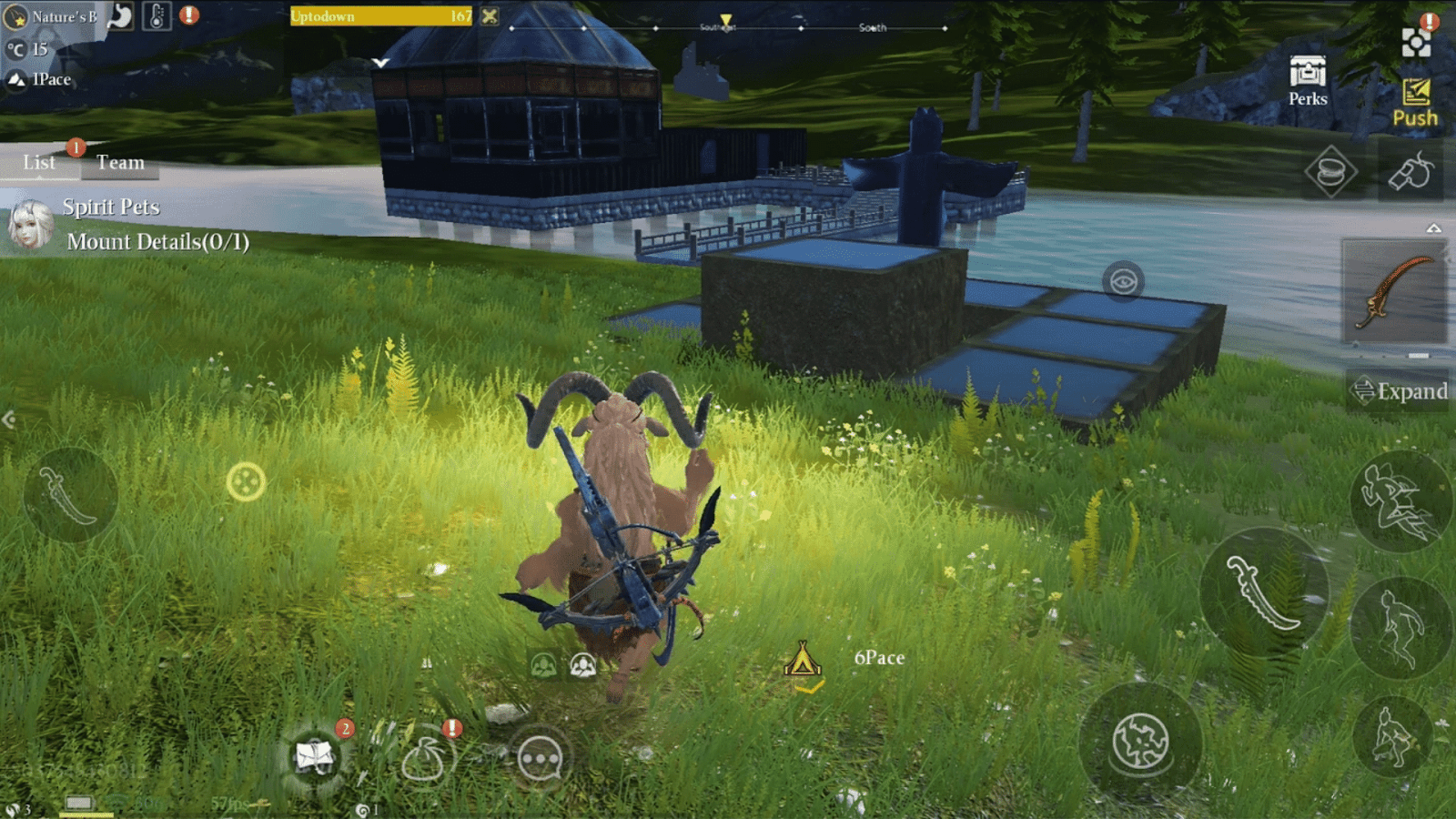Expand the weapon panel

click(x=1400, y=391)
